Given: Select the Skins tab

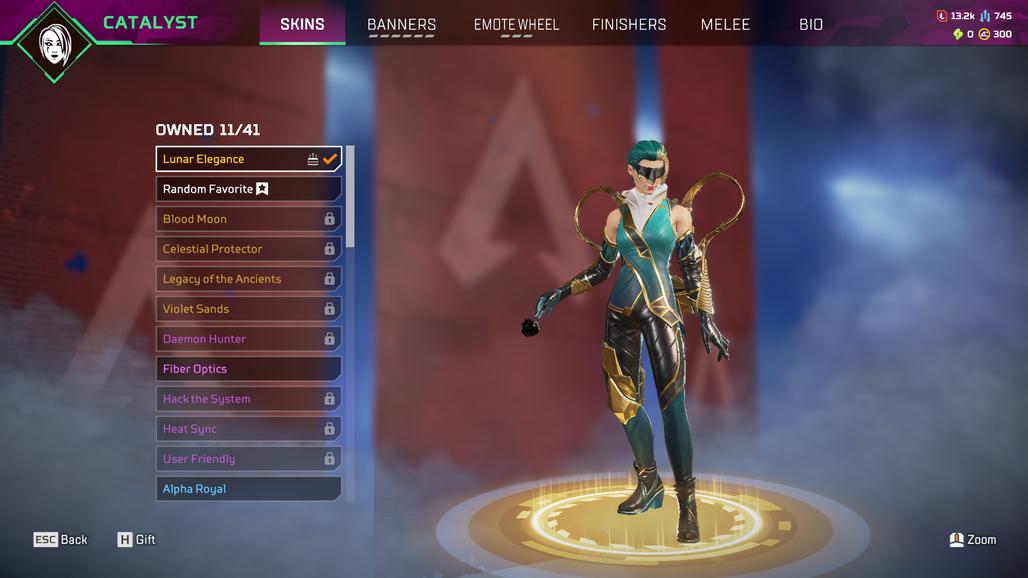Looking at the screenshot, I should 302,24.
